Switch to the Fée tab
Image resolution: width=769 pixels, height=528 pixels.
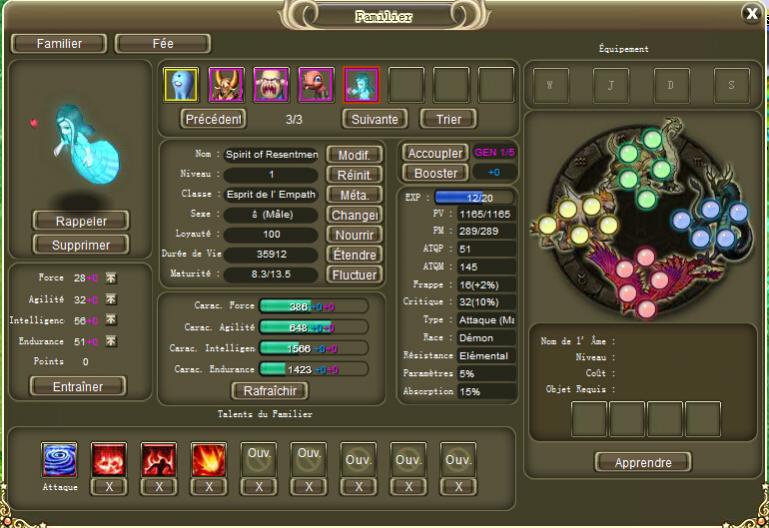click(x=163, y=44)
